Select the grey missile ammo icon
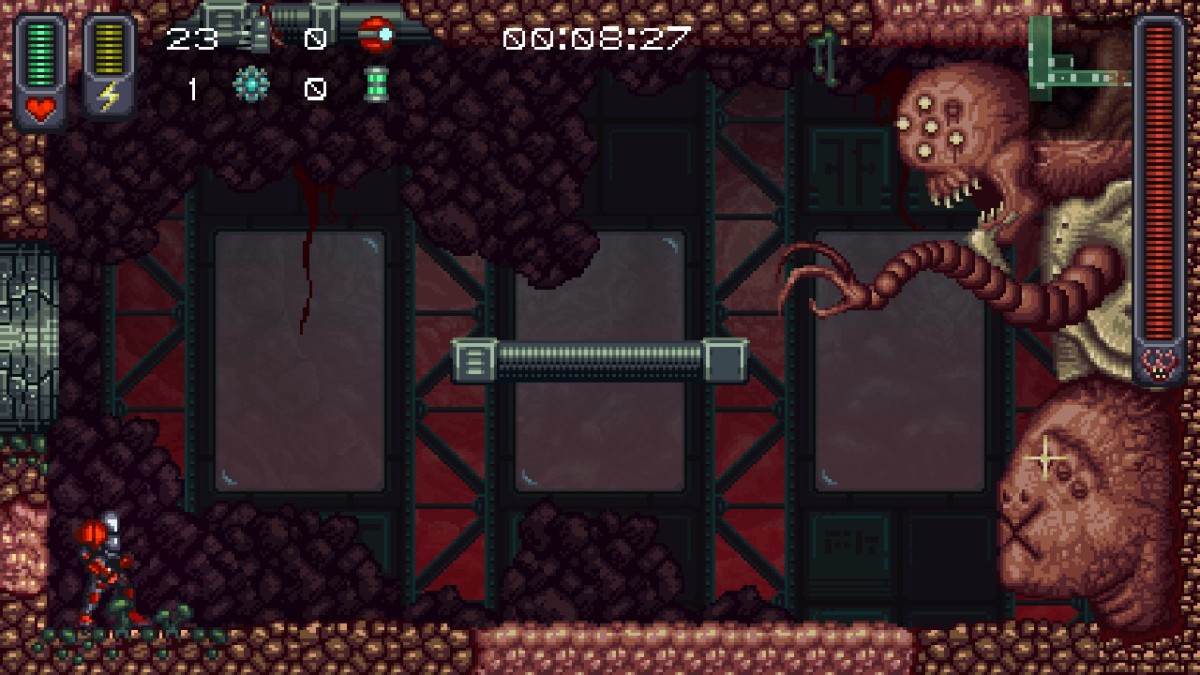1200x675 pixels. pyautogui.click(x=257, y=39)
